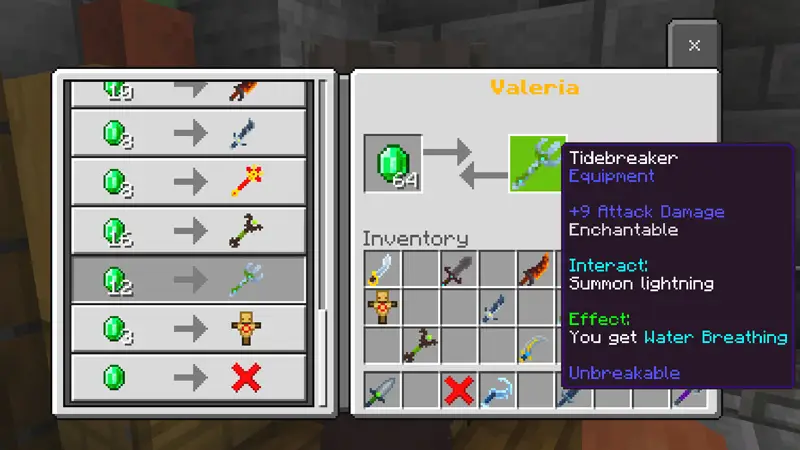The height and width of the screenshot is (450, 800).
Task: Pick the totem doll trade offer
Action: (188, 329)
